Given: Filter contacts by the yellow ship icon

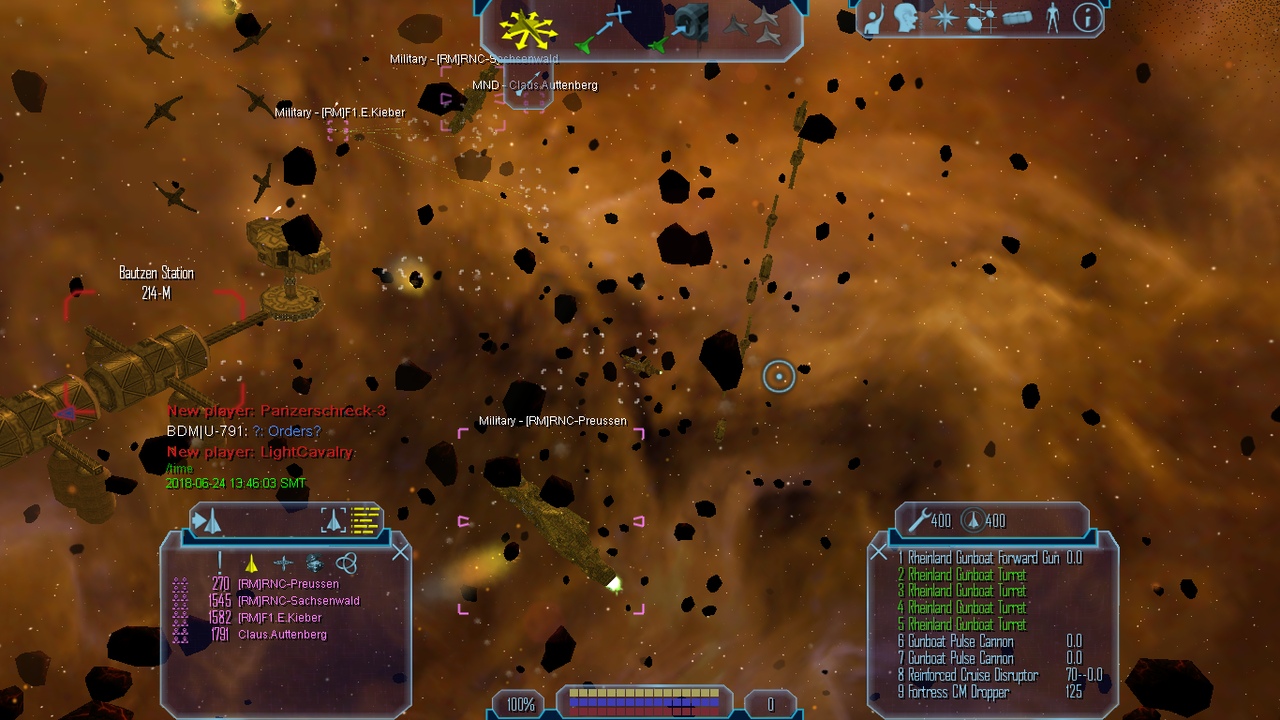Looking at the screenshot, I should pos(252,563).
